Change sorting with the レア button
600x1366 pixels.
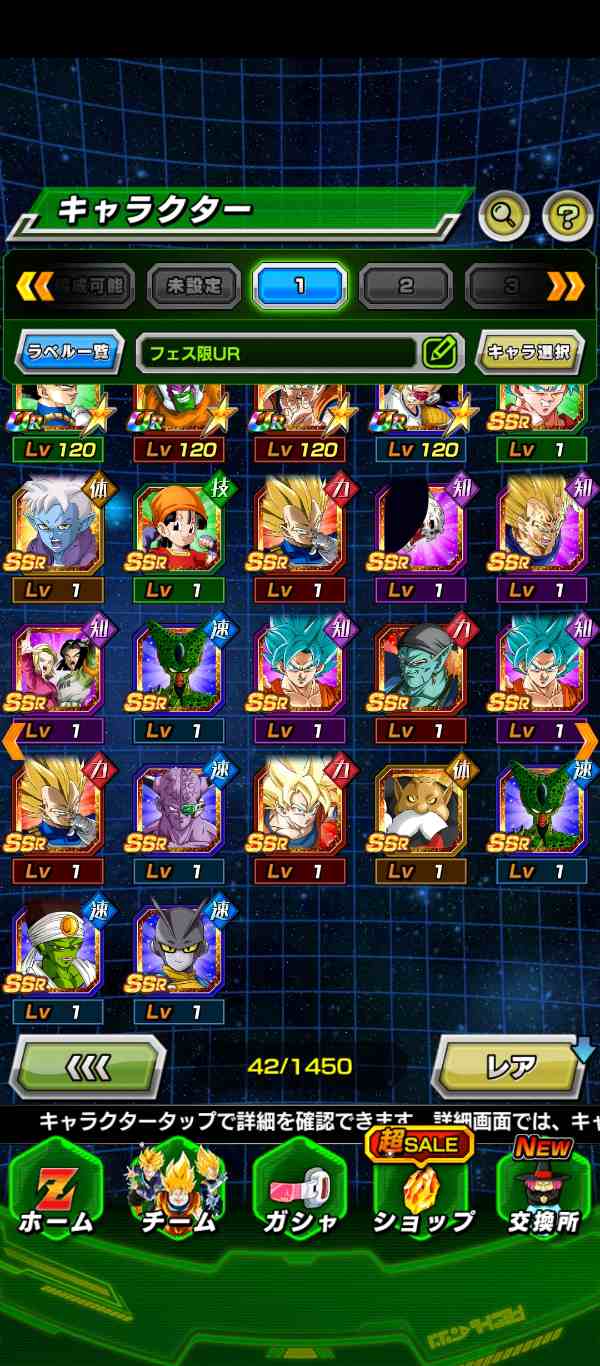(x=510, y=1066)
